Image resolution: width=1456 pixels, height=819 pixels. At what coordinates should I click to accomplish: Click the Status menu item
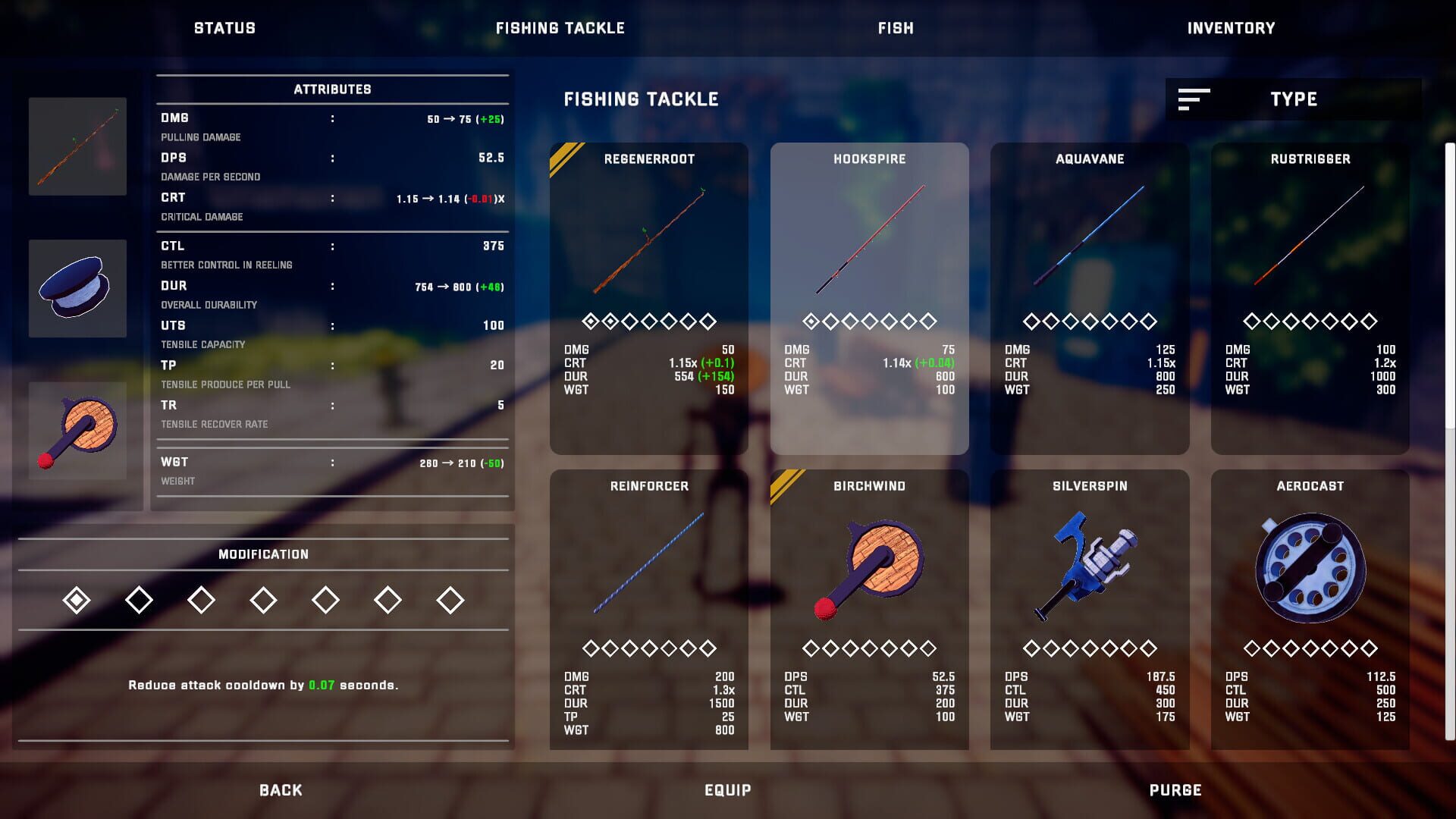pos(224,28)
